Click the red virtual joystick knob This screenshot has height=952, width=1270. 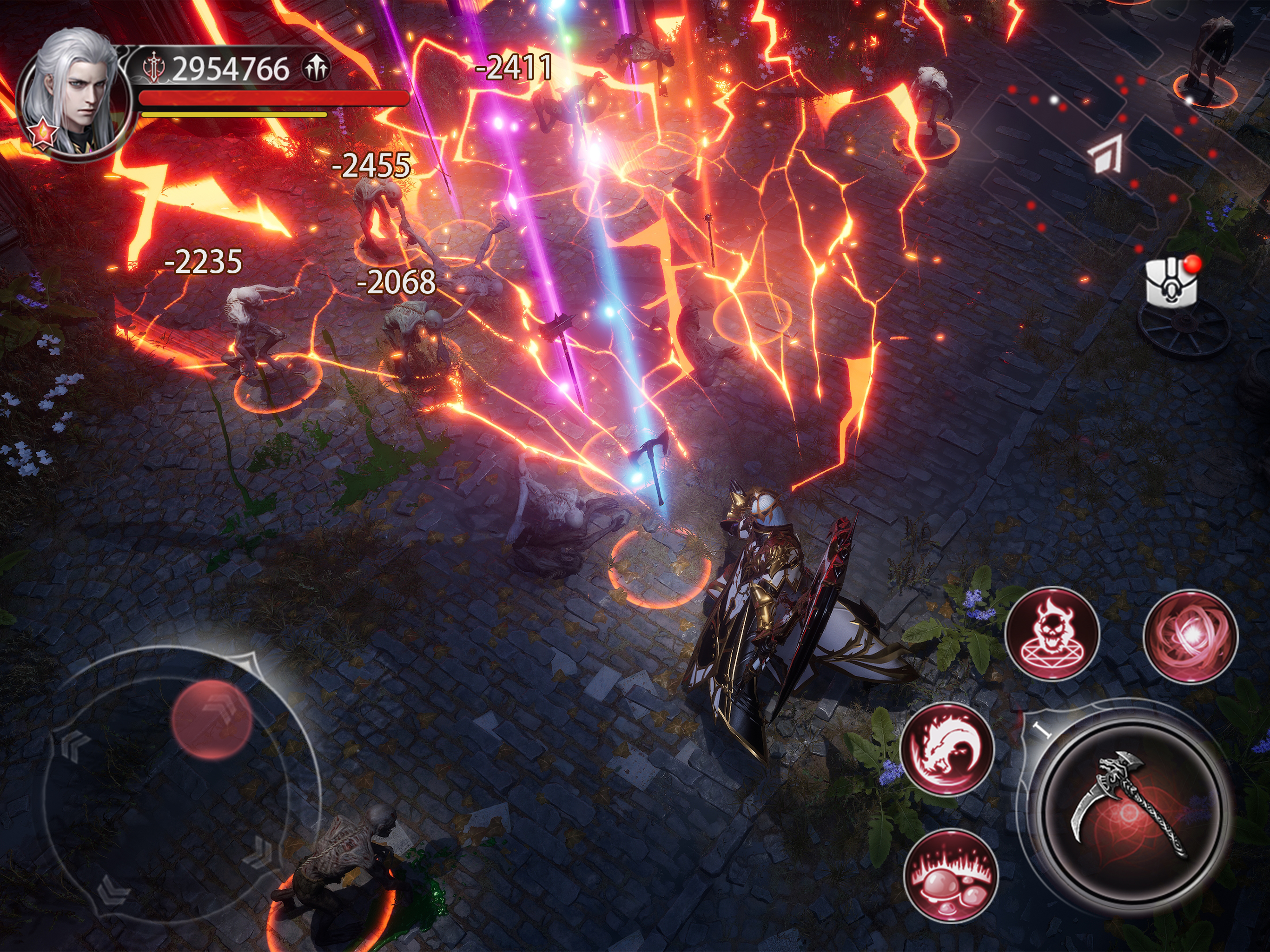(x=212, y=720)
